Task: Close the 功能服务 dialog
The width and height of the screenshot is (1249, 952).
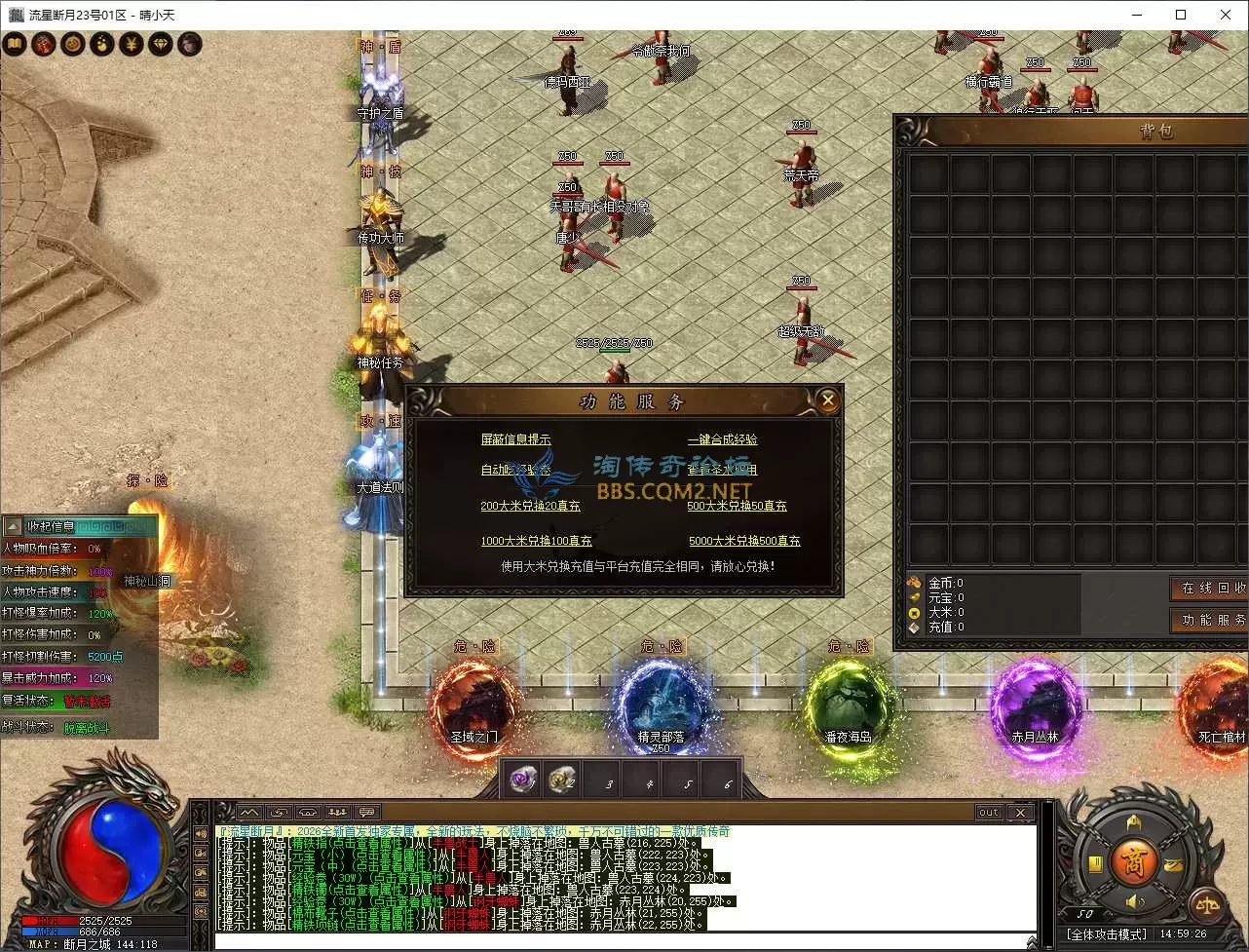Action: 827,400
